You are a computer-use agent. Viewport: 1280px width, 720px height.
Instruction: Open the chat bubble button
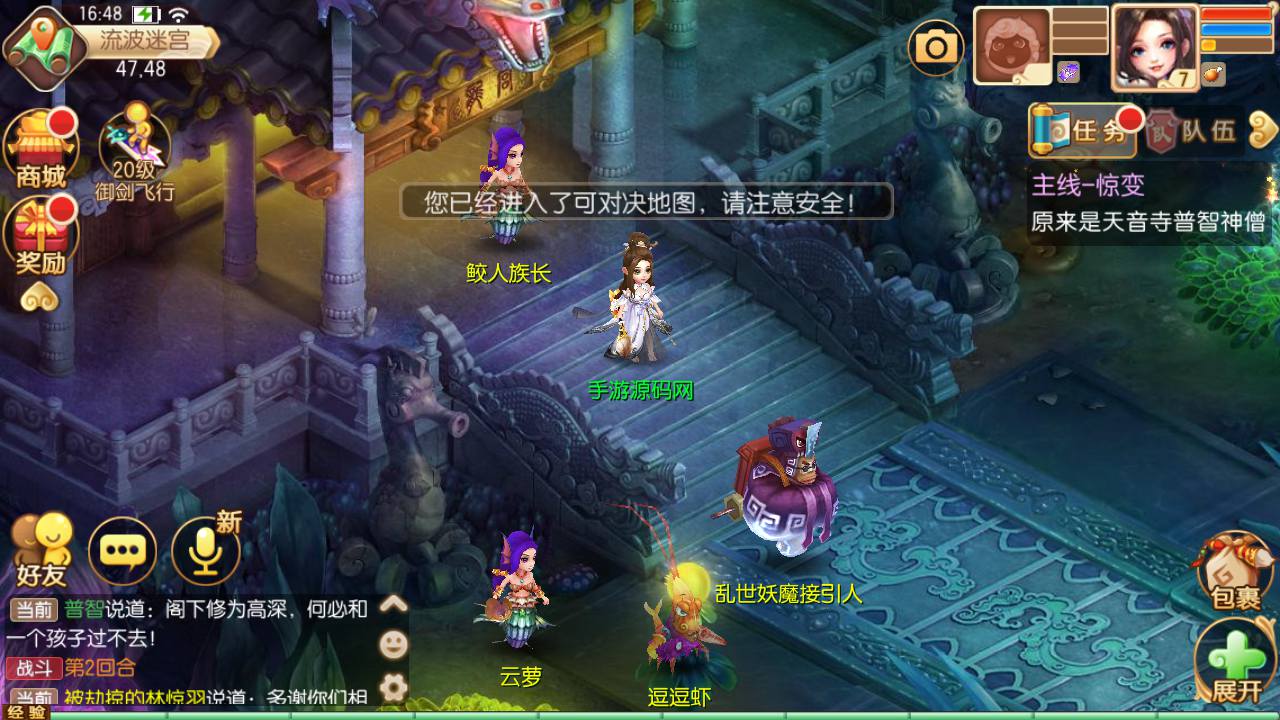pyautogui.click(x=122, y=550)
